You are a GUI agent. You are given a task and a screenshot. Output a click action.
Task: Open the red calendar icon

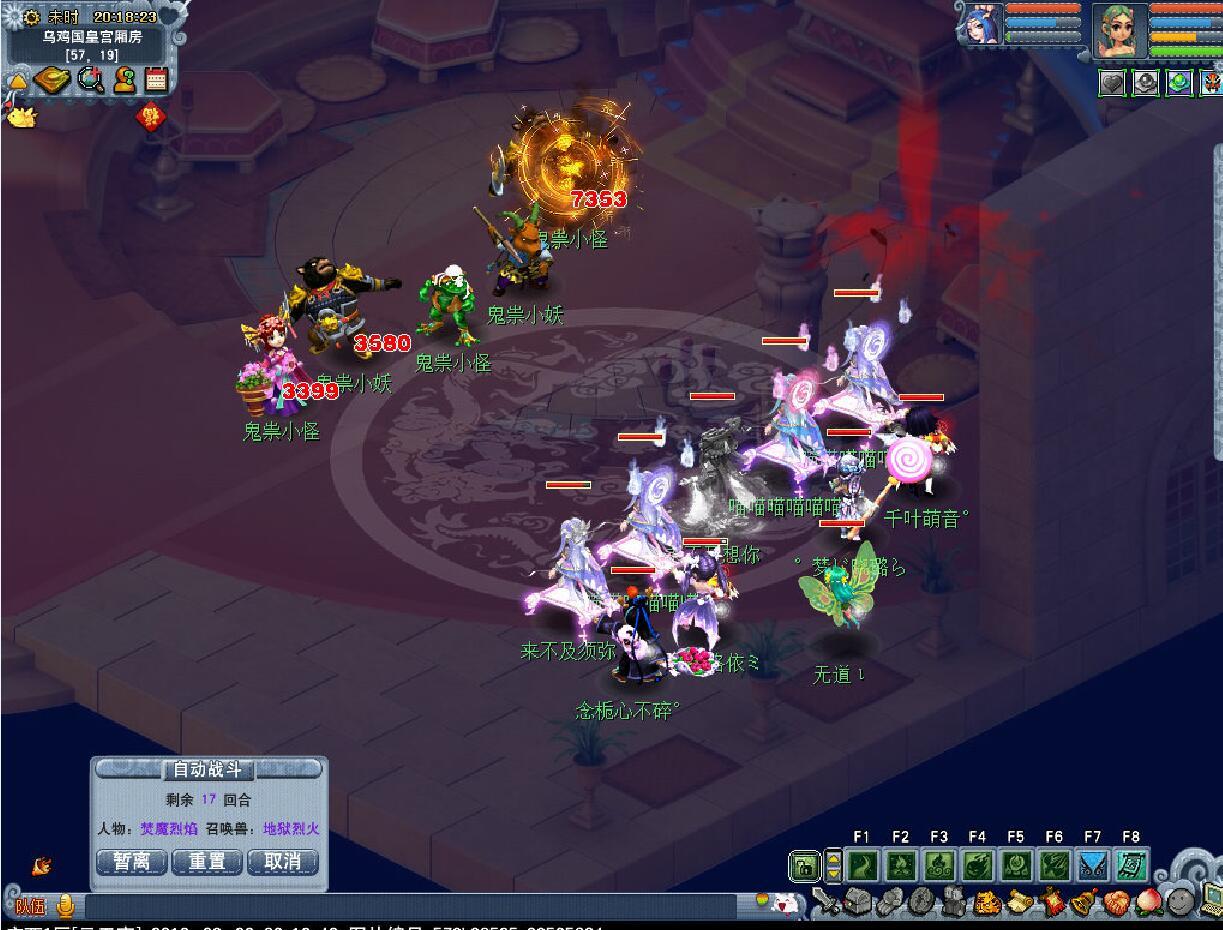[155, 80]
